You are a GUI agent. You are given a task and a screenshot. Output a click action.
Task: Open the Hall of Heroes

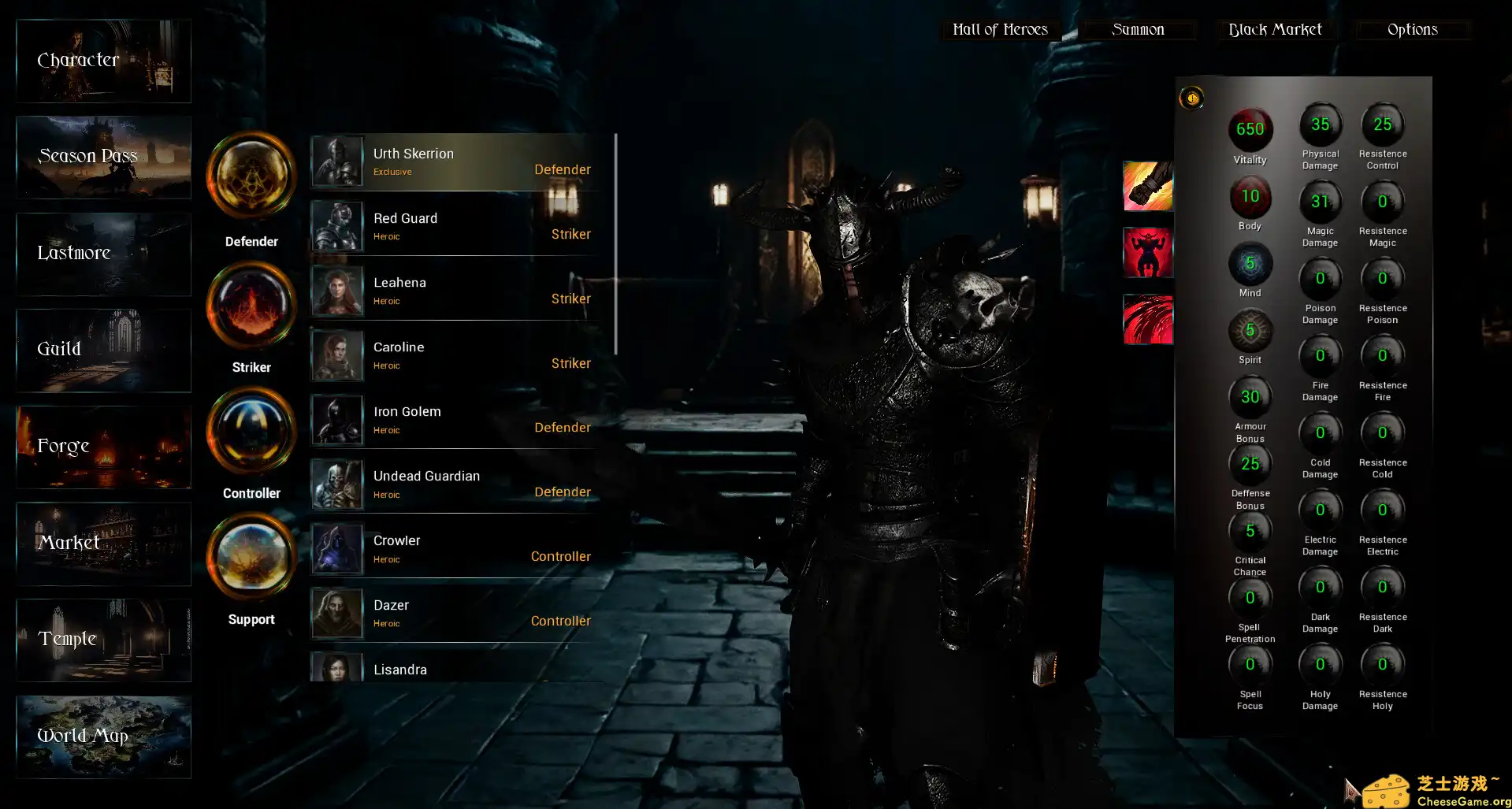[1000, 30]
